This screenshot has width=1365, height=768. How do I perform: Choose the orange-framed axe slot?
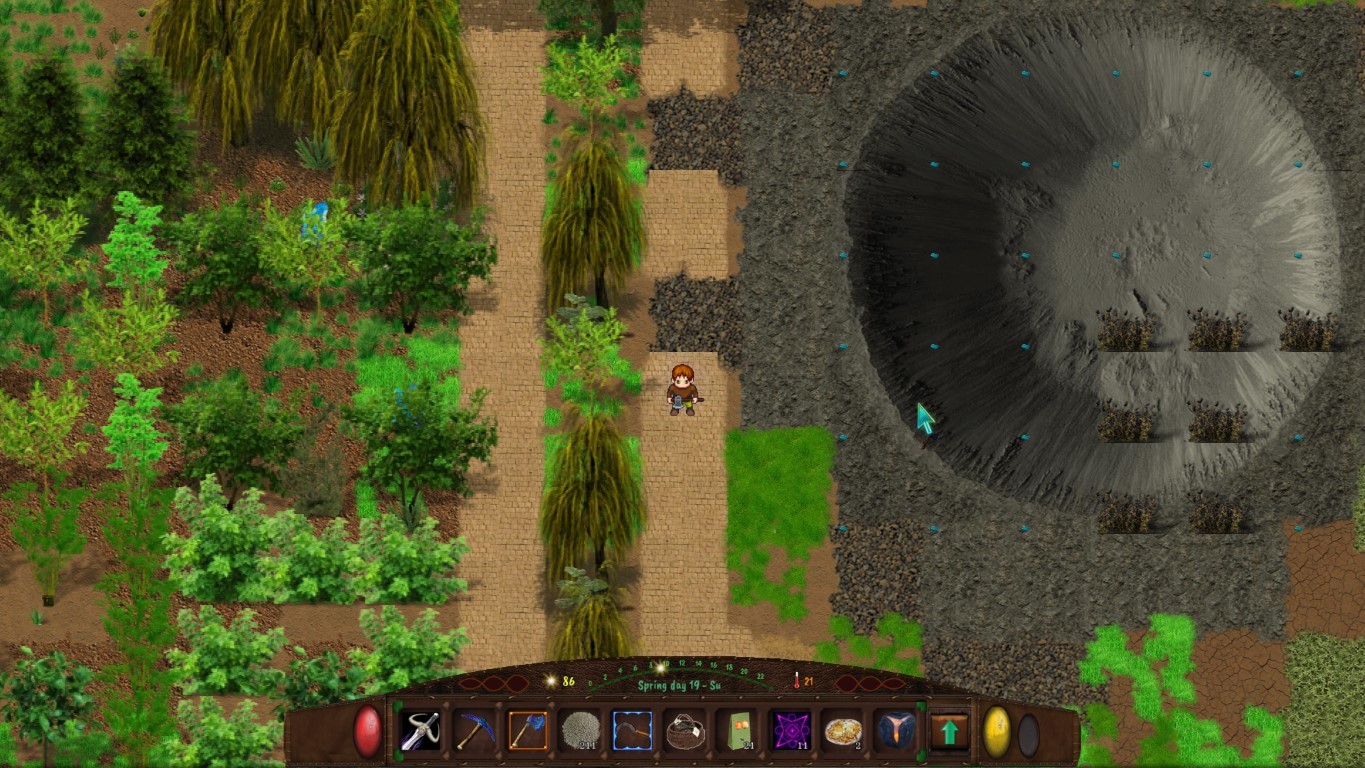tap(527, 731)
